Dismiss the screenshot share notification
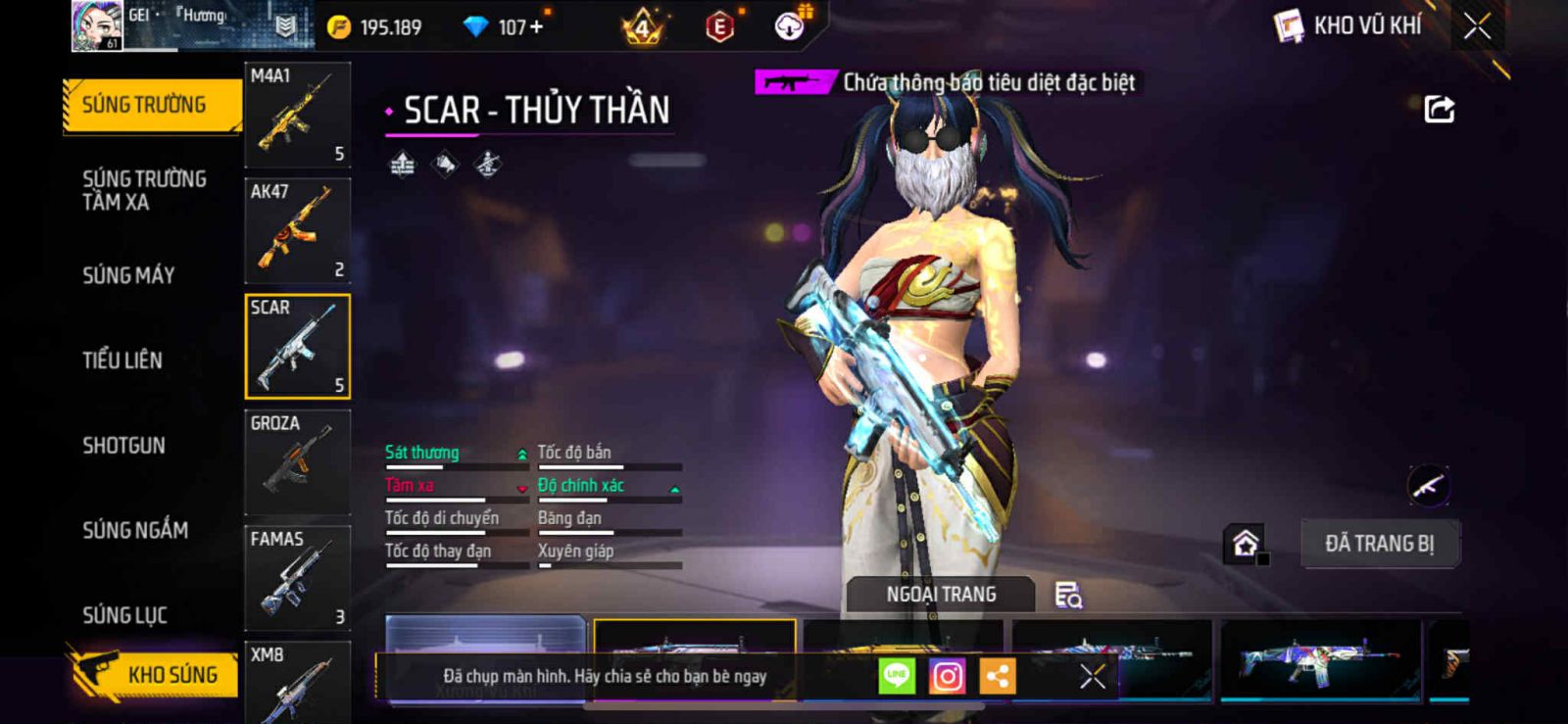 click(x=1093, y=676)
